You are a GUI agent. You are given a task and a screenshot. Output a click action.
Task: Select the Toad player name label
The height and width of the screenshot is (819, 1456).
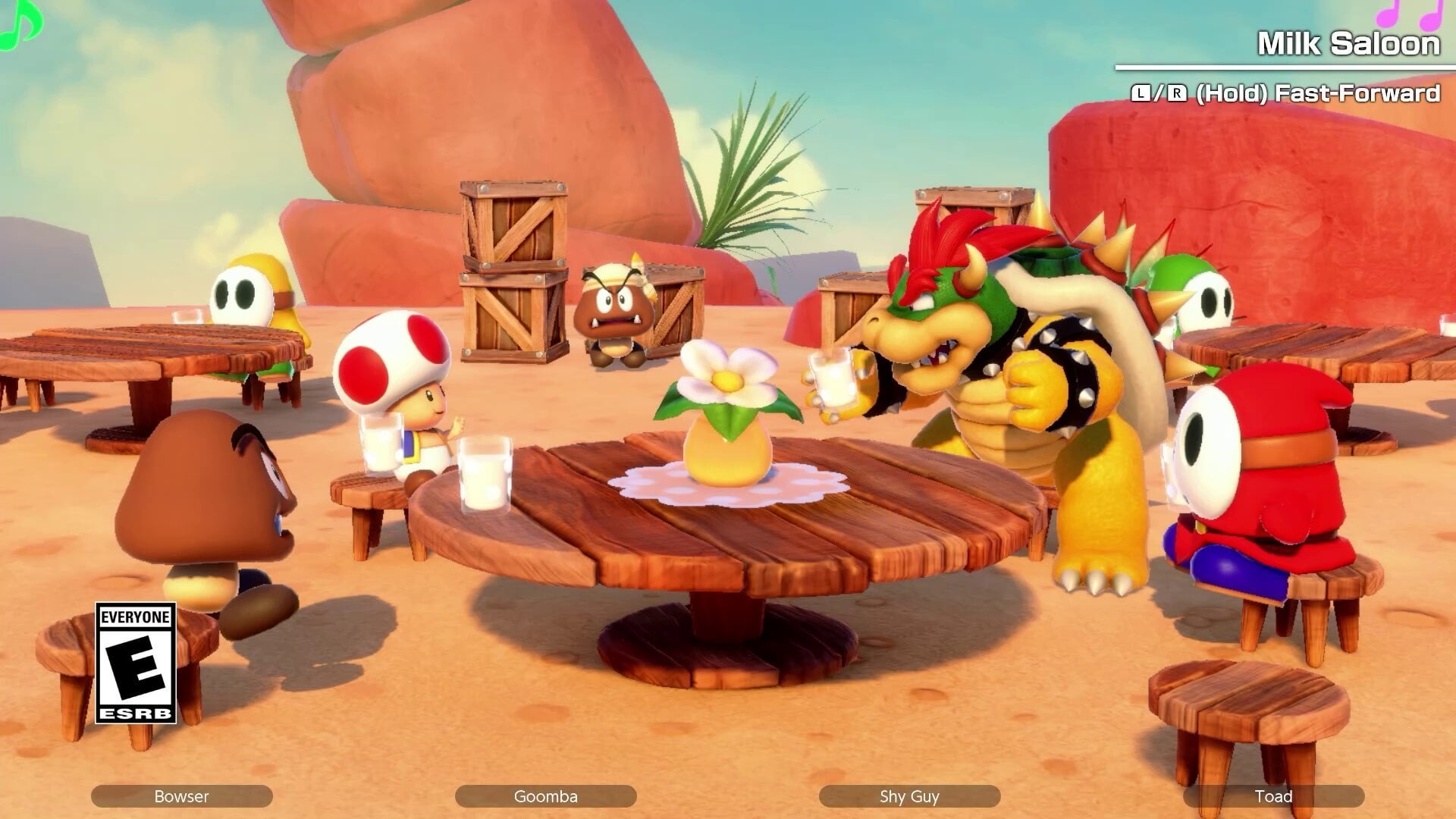click(x=1273, y=796)
